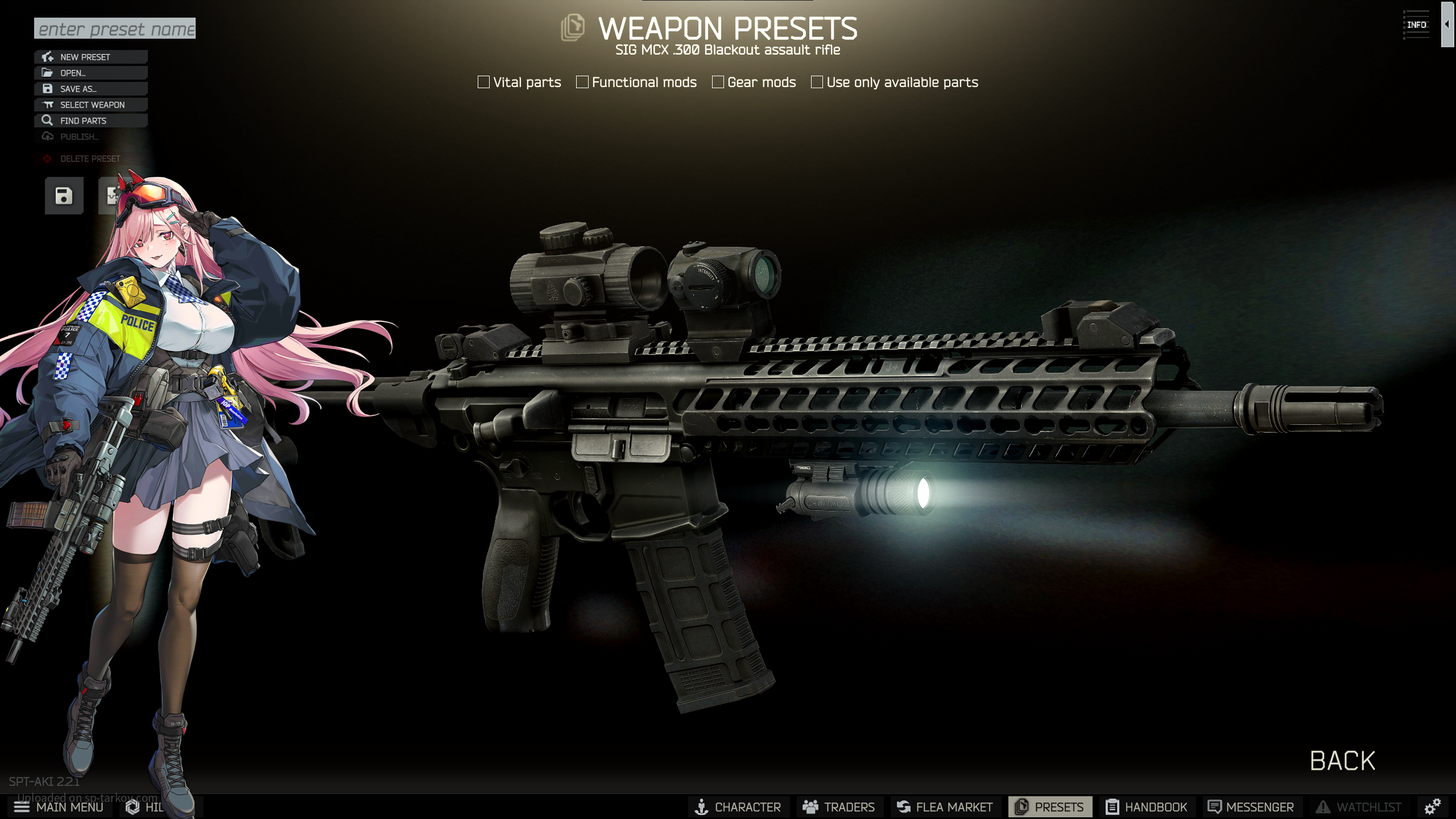Tick the Gear mods checkbox

point(718,82)
